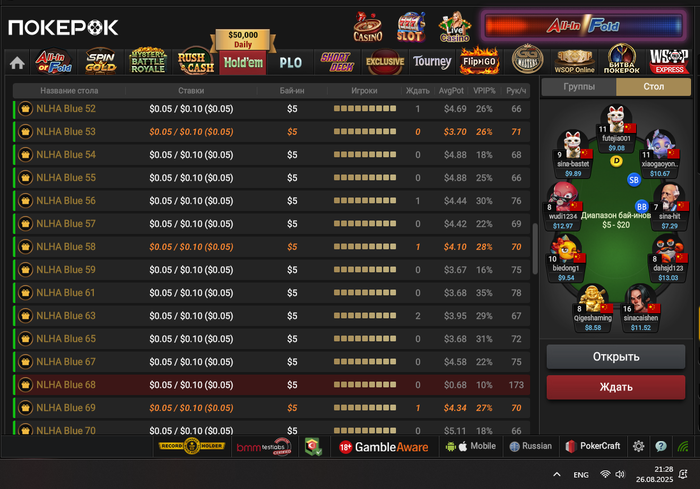Viewport: 700px width, 489px height.
Task: Open the home lobby icon
Action: tap(17, 62)
